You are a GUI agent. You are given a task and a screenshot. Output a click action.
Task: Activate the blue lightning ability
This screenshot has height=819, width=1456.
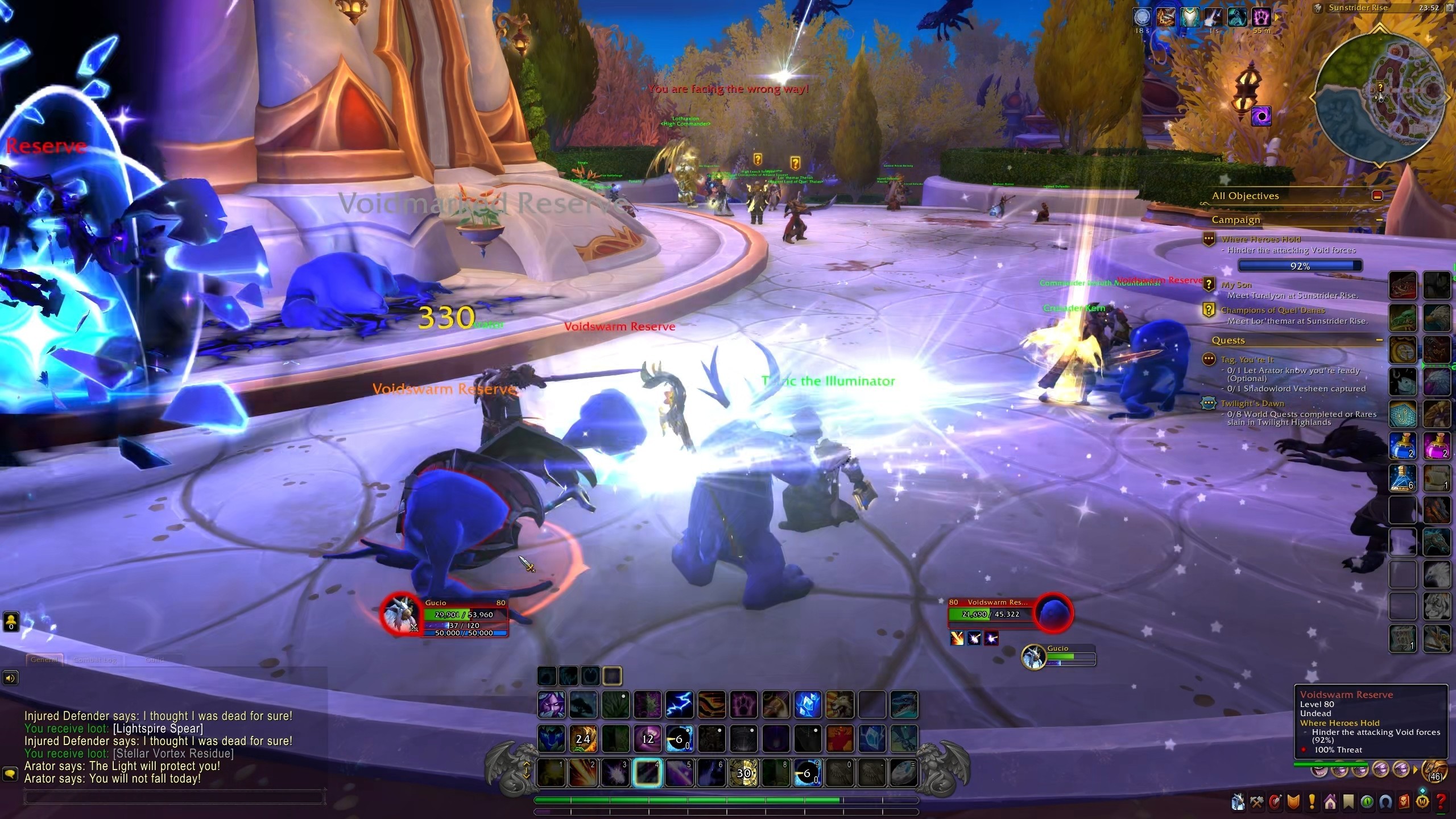click(679, 705)
